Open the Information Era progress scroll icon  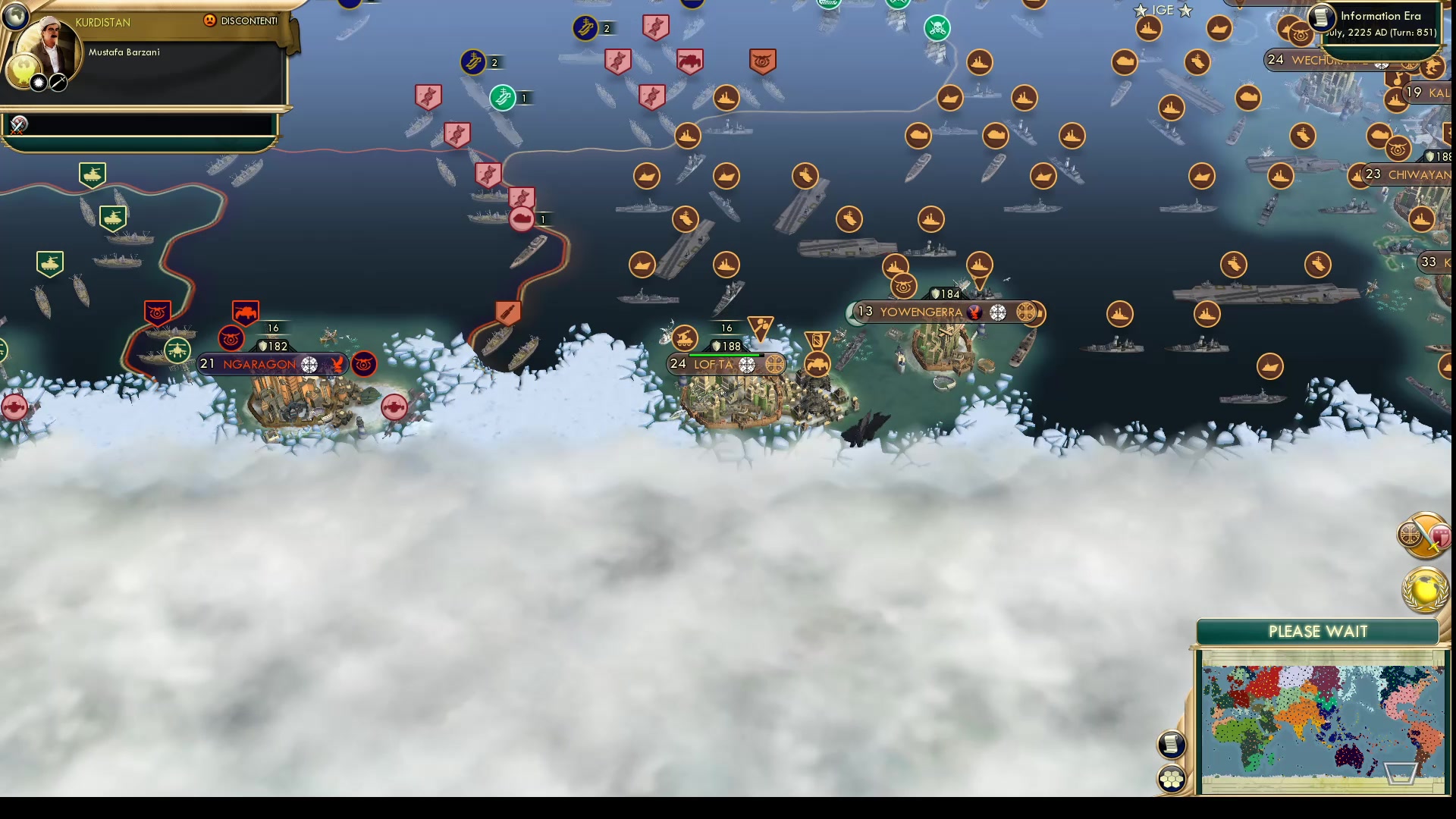click(1321, 16)
